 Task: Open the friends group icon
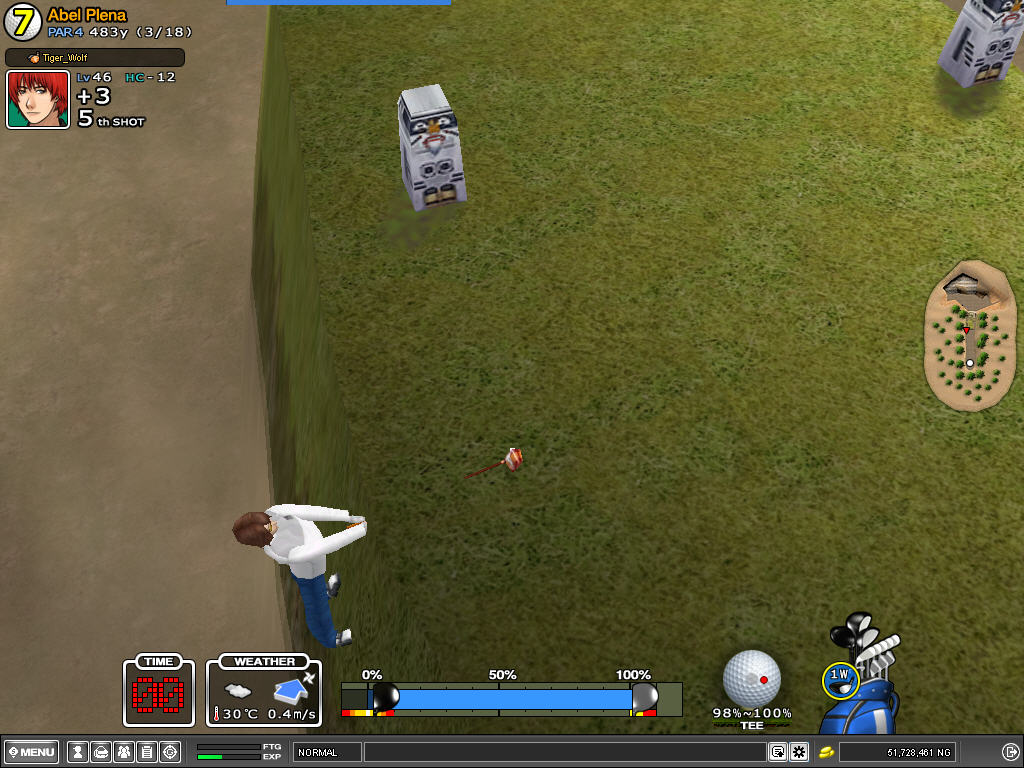[x=123, y=752]
